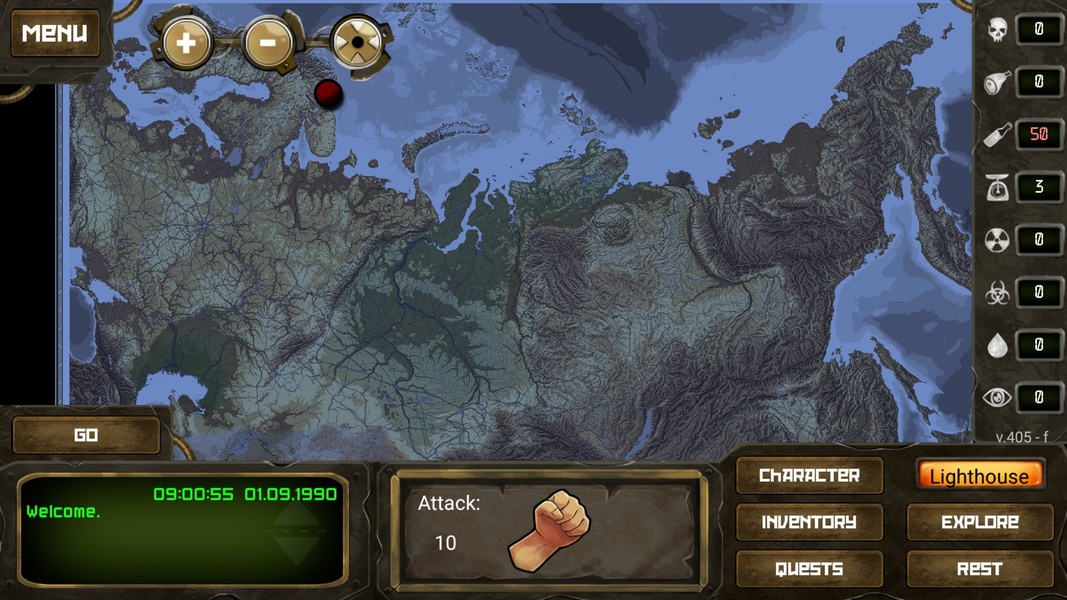
Task: Zoom in the map with plus button
Action: click(x=186, y=43)
